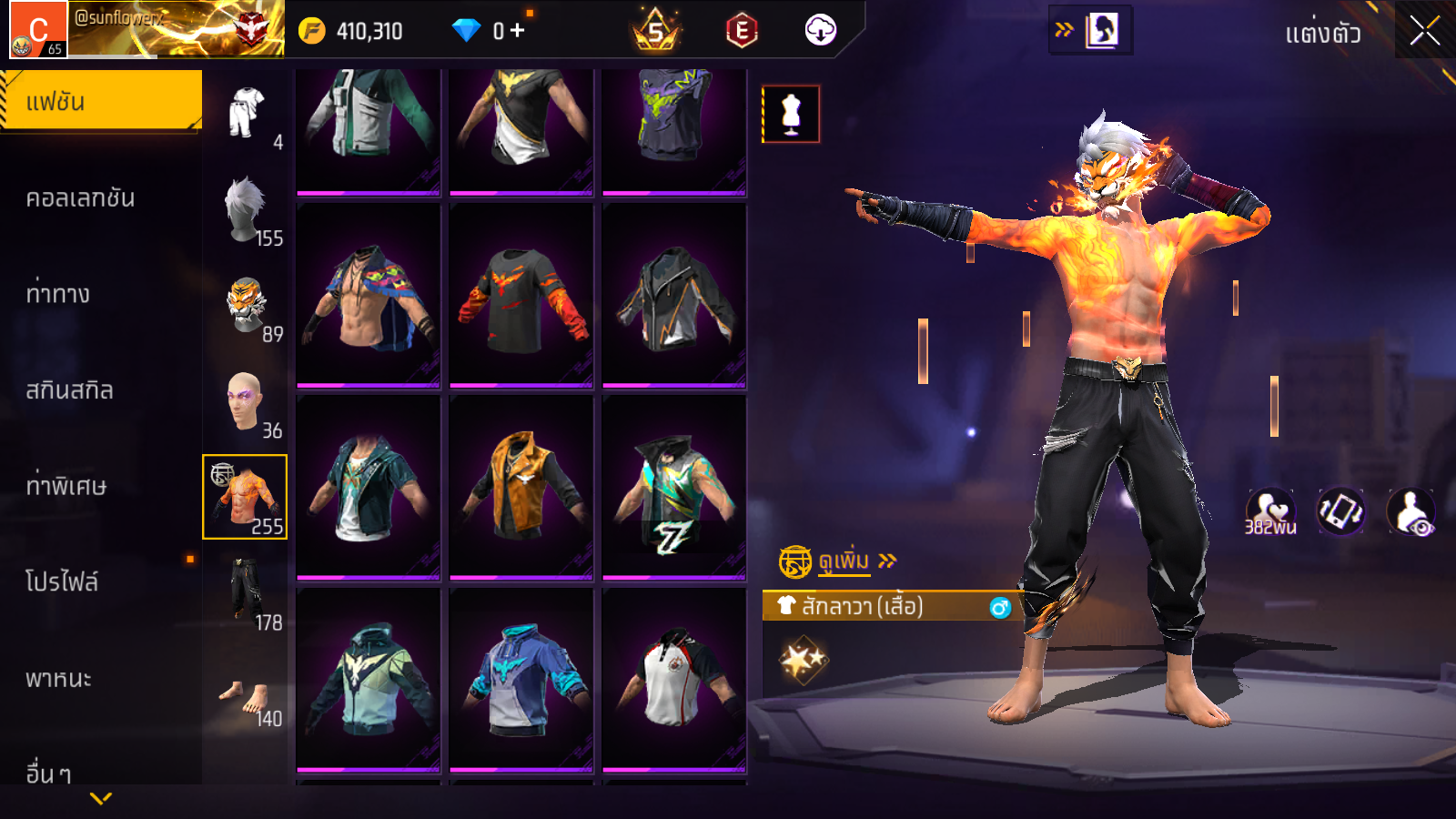
Task: Choose the bald face category icon
Action: [246, 402]
